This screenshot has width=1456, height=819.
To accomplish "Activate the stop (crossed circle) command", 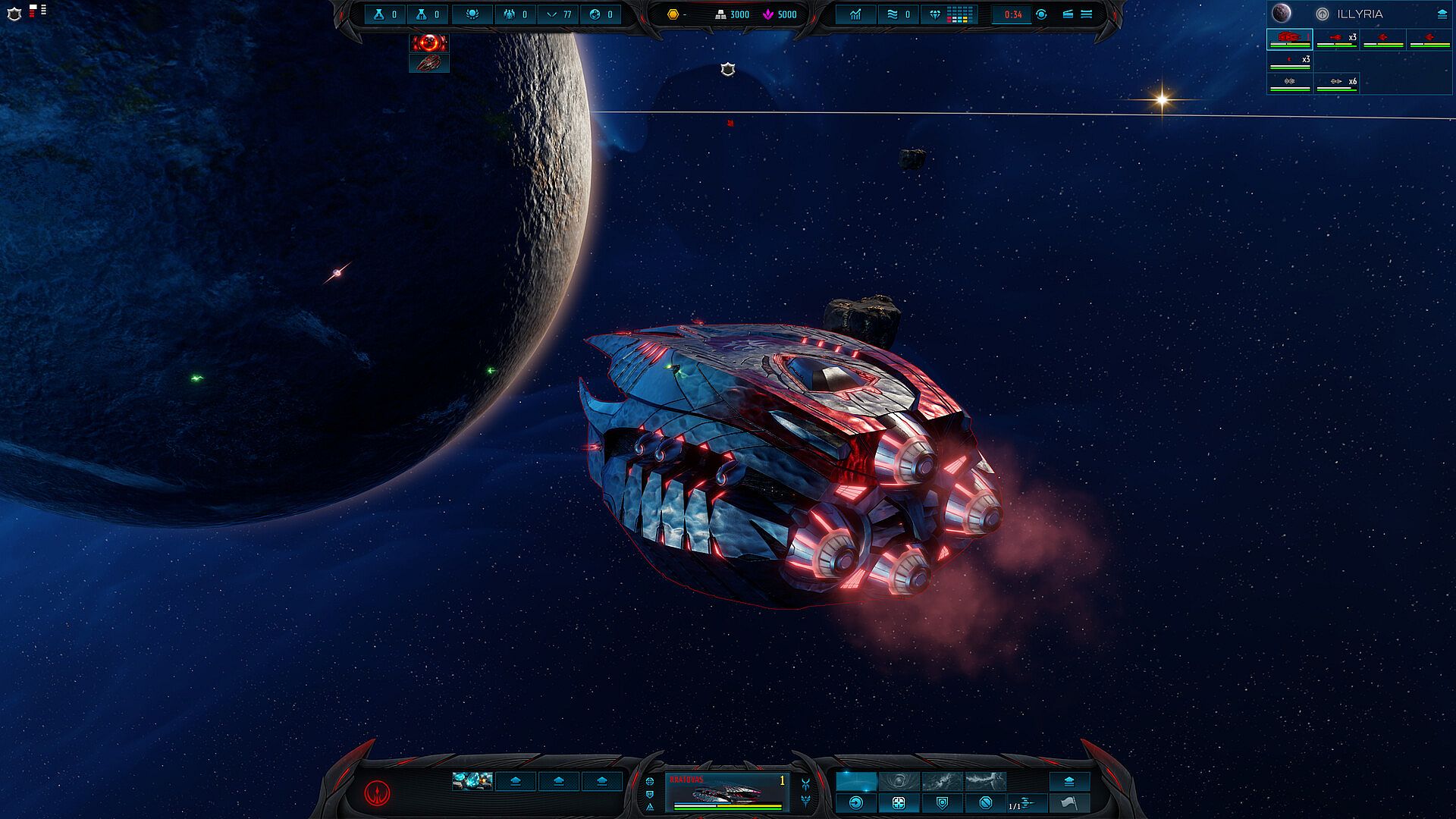I will click(985, 802).
